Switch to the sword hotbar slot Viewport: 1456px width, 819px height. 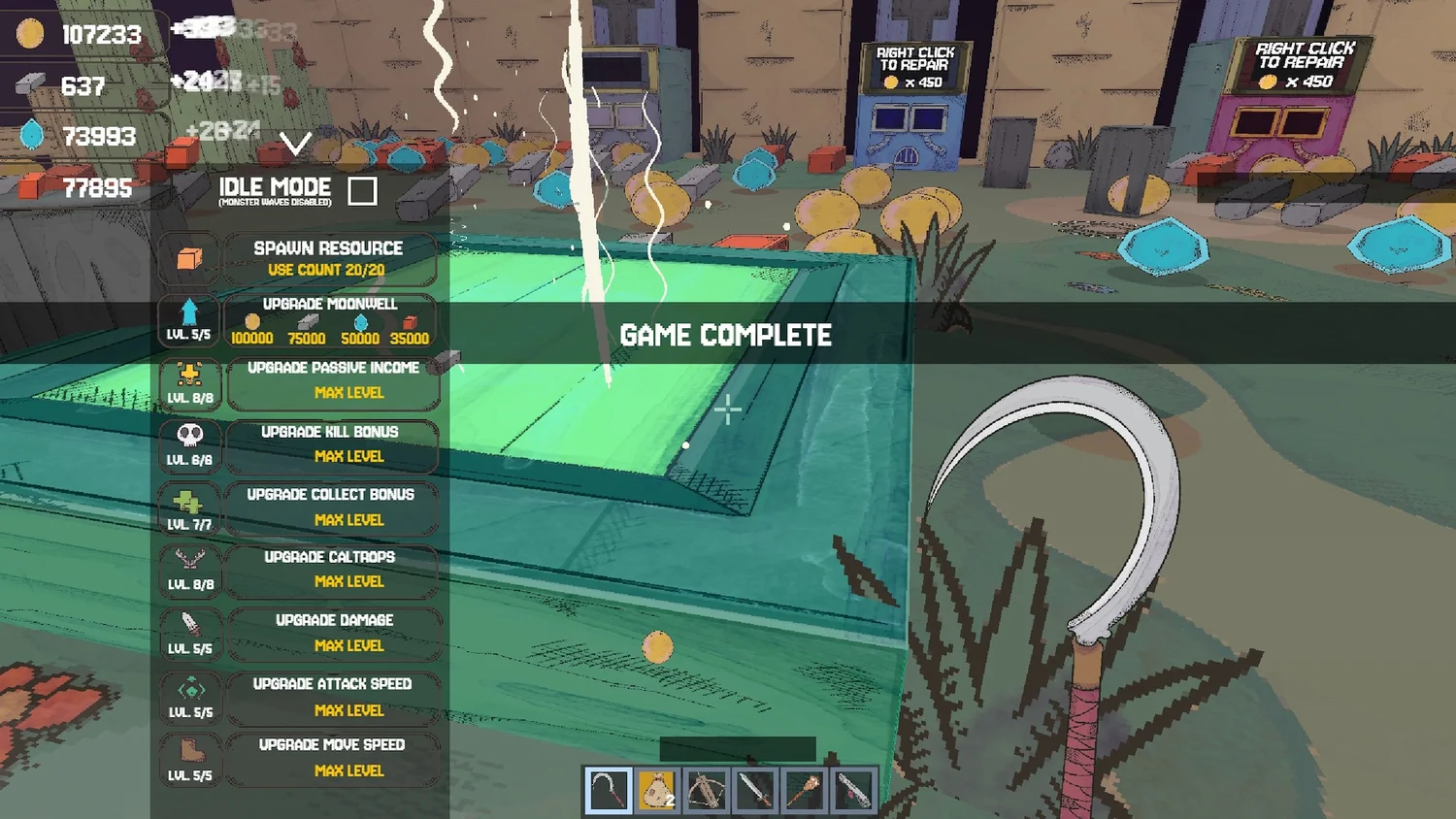(x=755, y=791)
